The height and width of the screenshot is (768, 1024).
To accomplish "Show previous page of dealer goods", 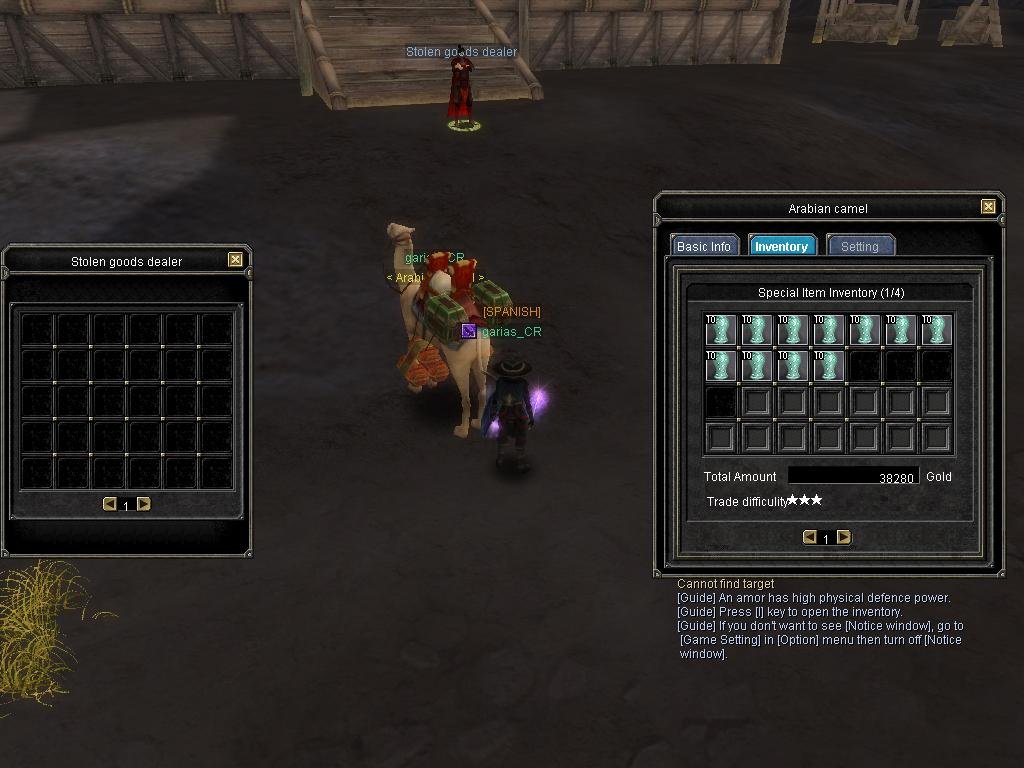I will (x=110, y=504).
